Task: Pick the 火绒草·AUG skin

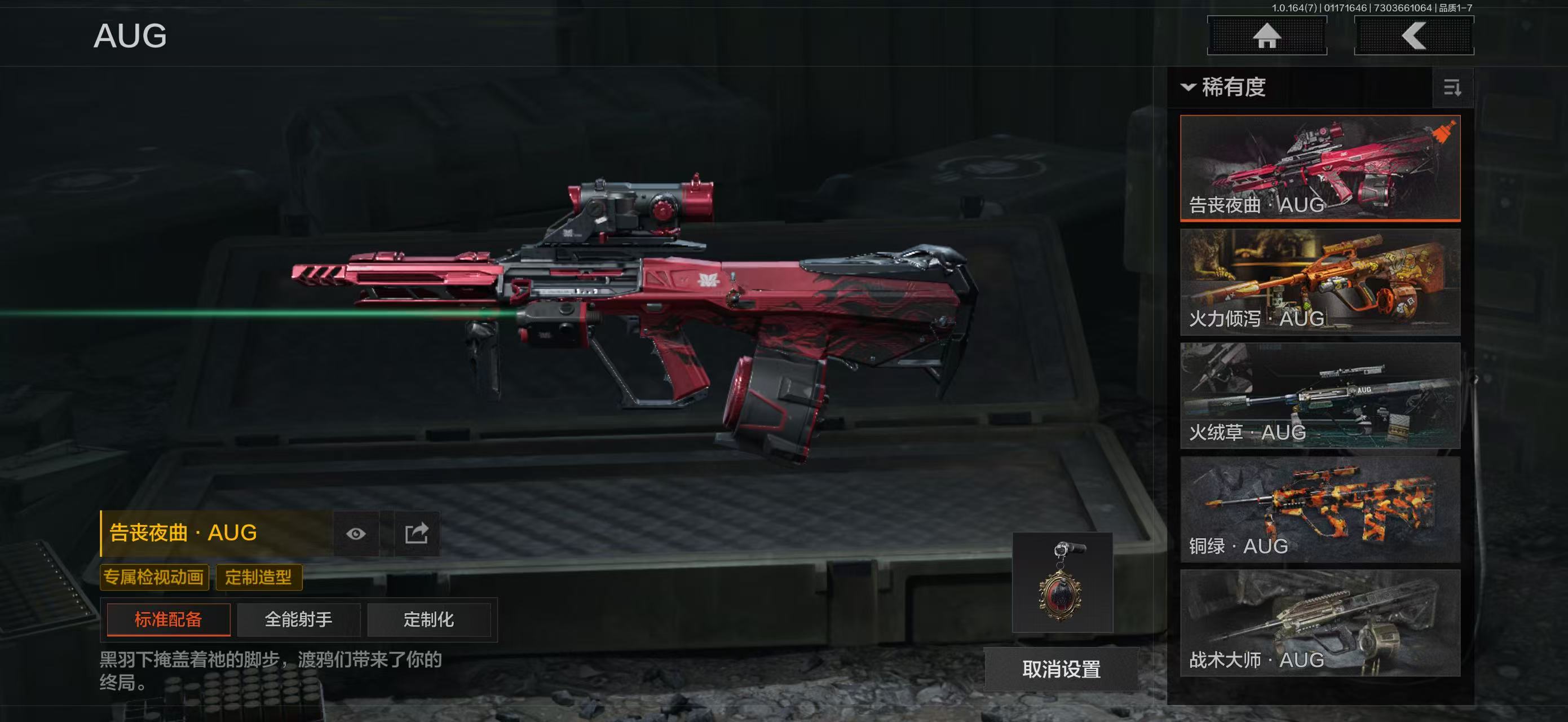Action: (1320, 396)
